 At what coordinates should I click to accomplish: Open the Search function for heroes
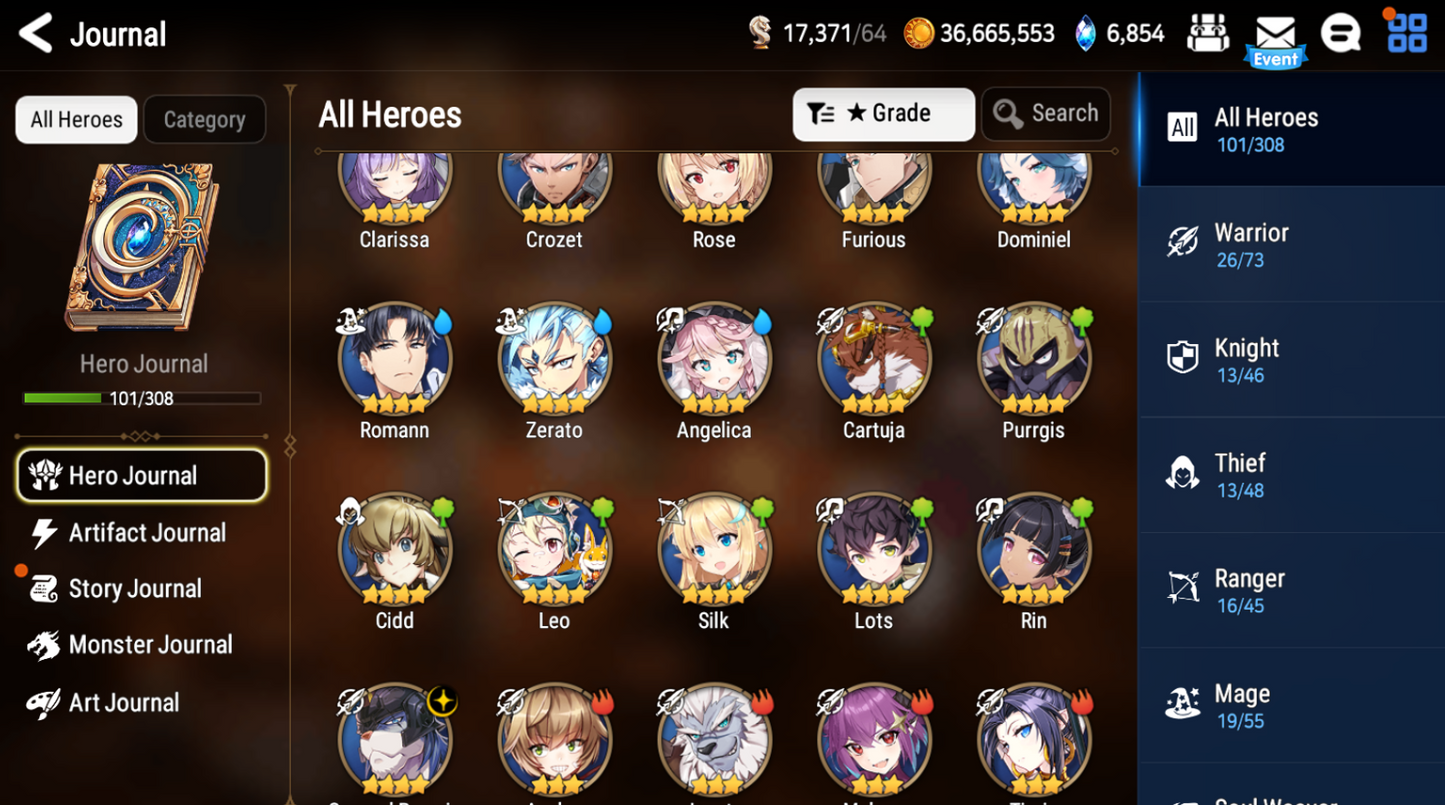(1046, 113)
